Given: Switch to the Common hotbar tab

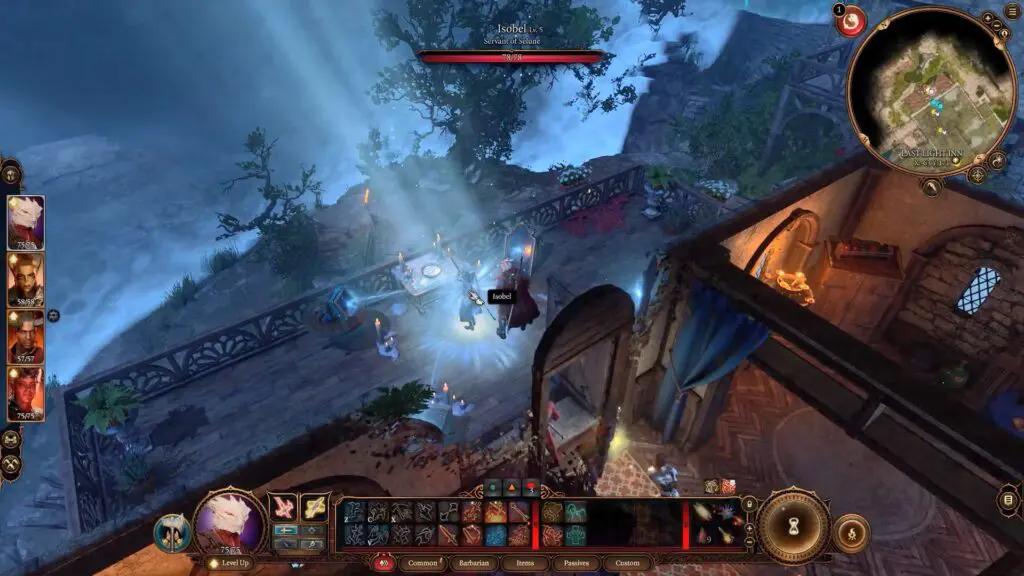Looking at the screenshot, I should tap(422, 563).
